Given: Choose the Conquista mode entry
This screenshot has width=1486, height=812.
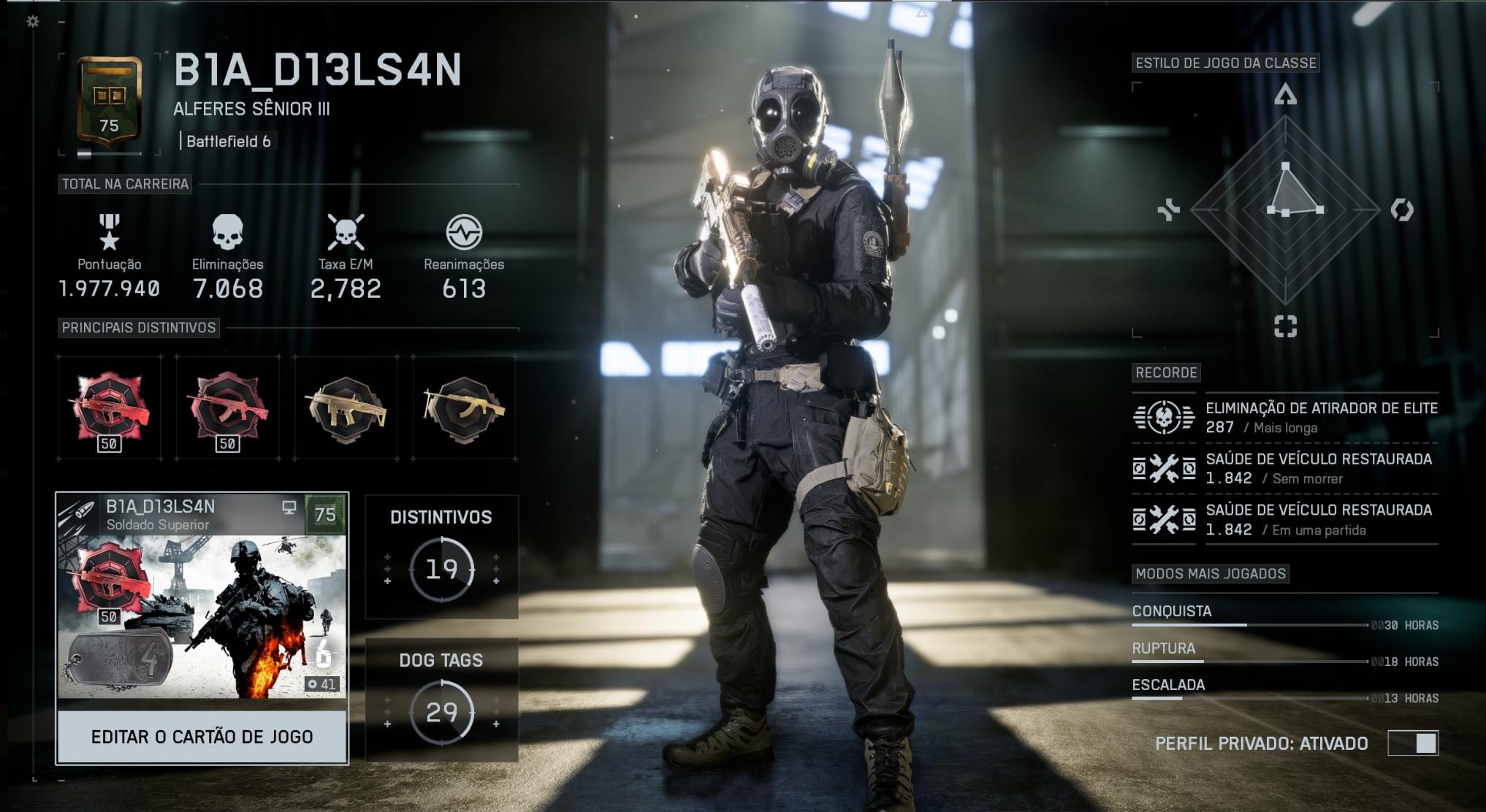Looking at the screenshot, I should pyautogui.click(x=1285, y=616).
